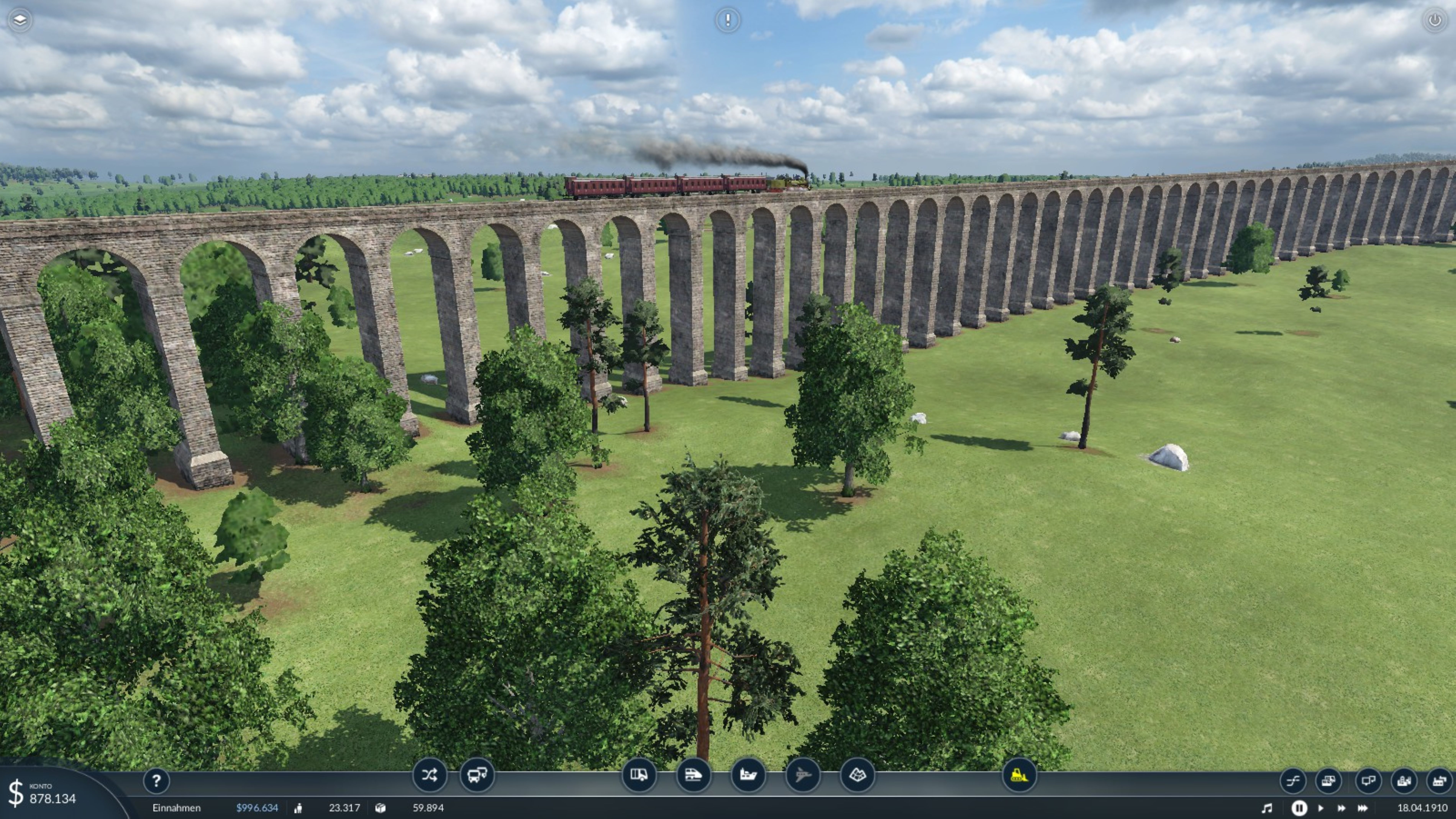
Task: Open the airplane construction menu
Action: tap(803, 775)
